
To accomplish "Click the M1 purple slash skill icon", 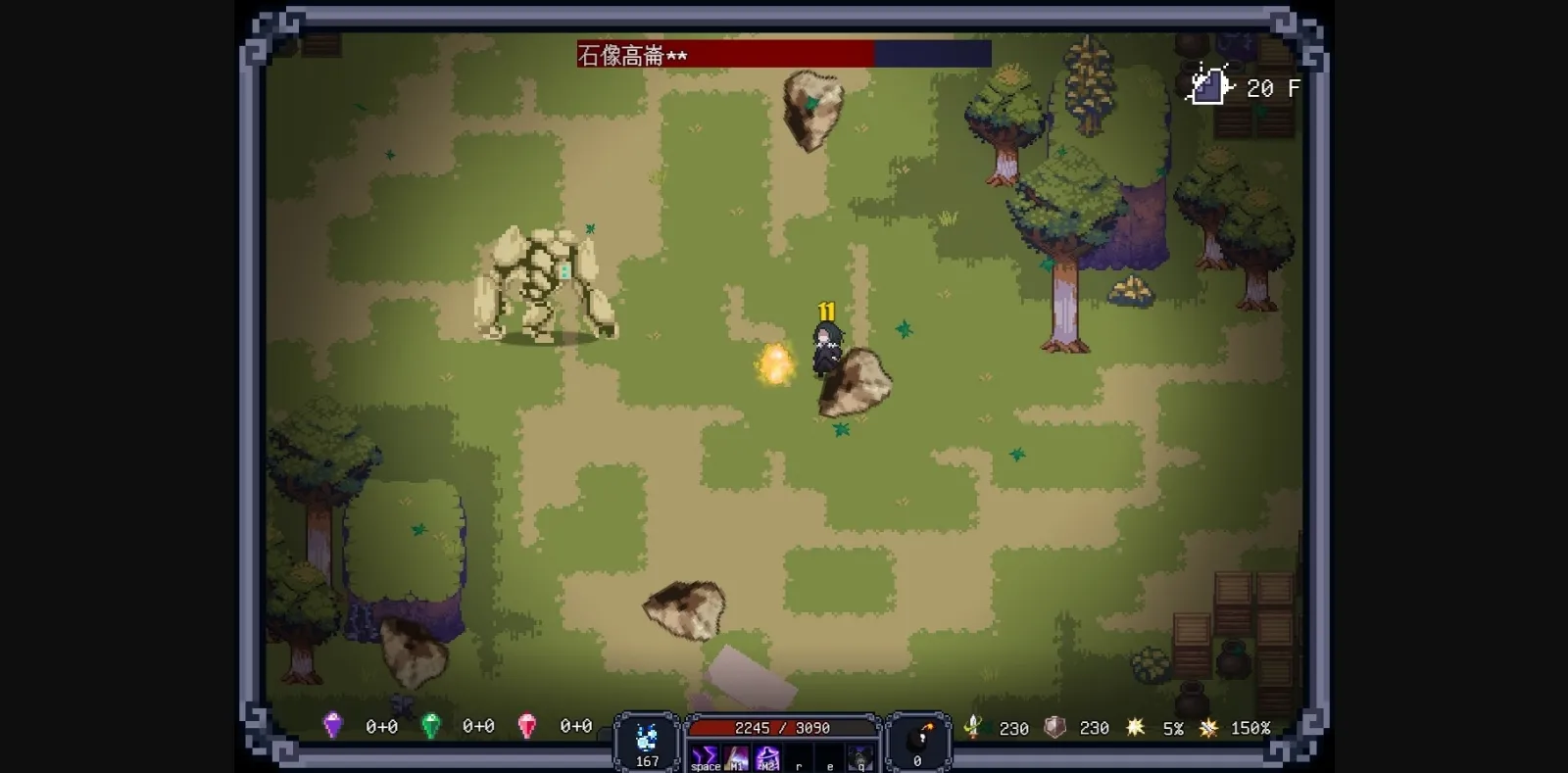I will pos(735,754).
